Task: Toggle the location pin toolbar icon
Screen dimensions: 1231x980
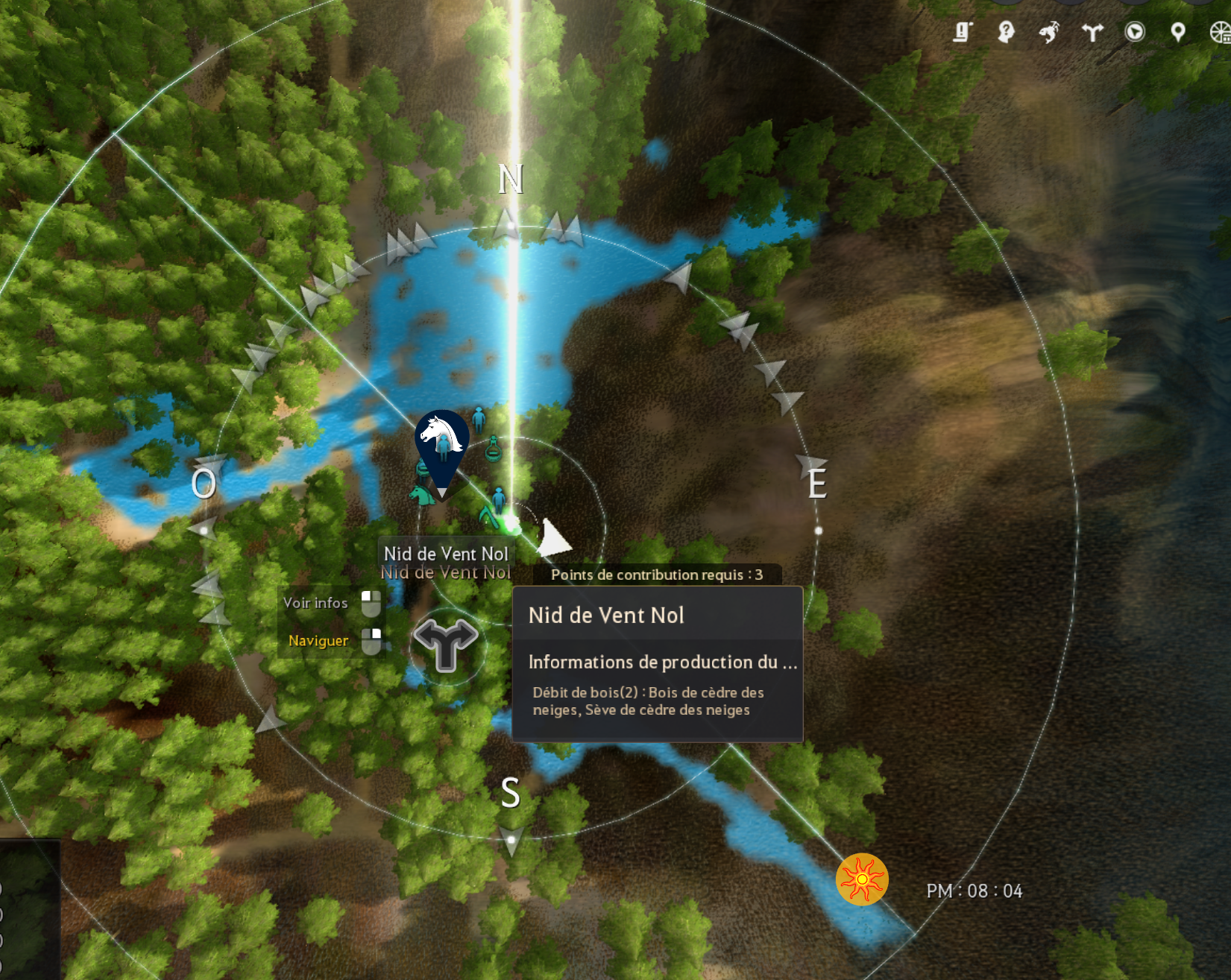Action: pos(1178,32)
